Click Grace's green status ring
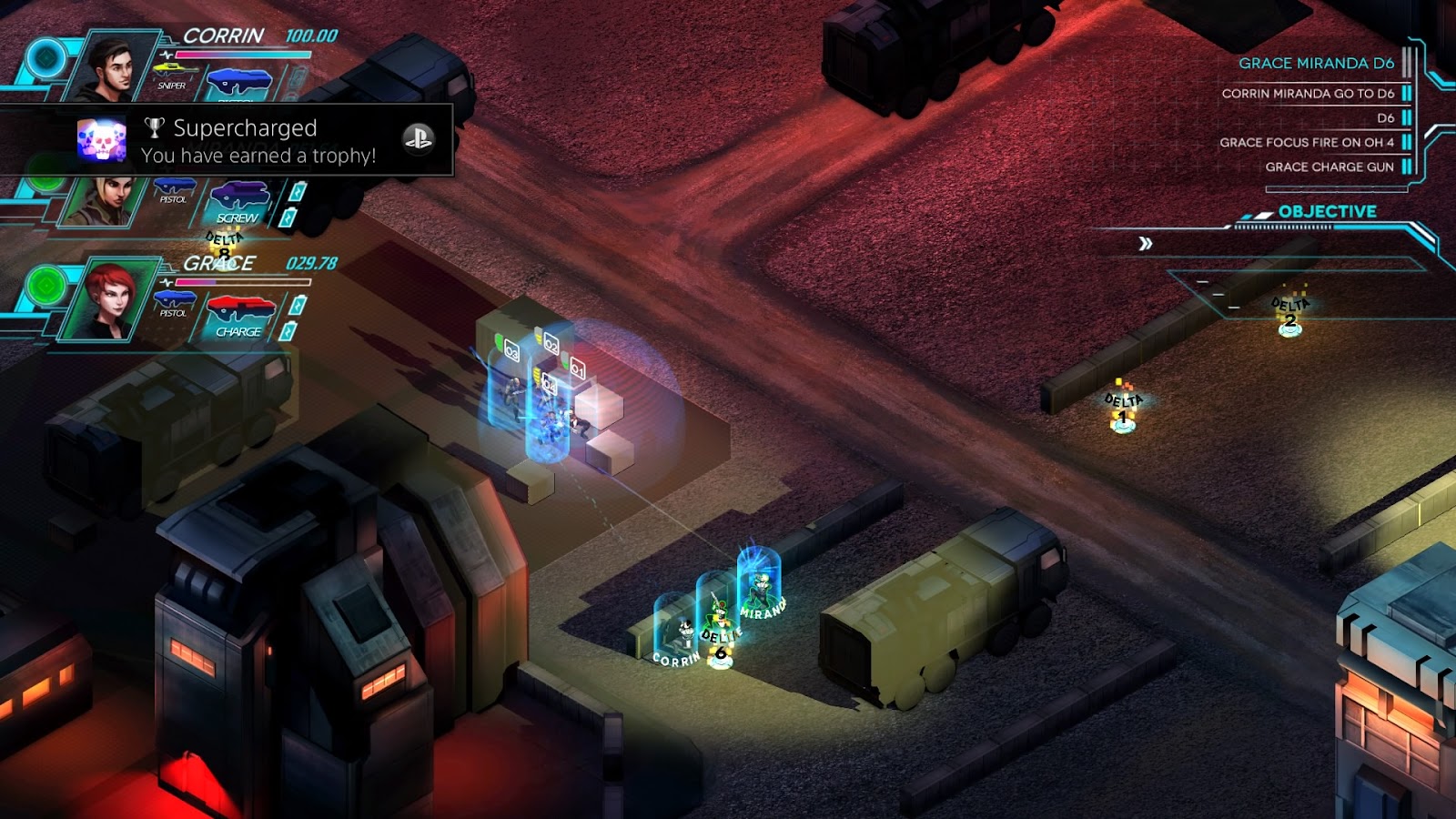 [45, 287]
